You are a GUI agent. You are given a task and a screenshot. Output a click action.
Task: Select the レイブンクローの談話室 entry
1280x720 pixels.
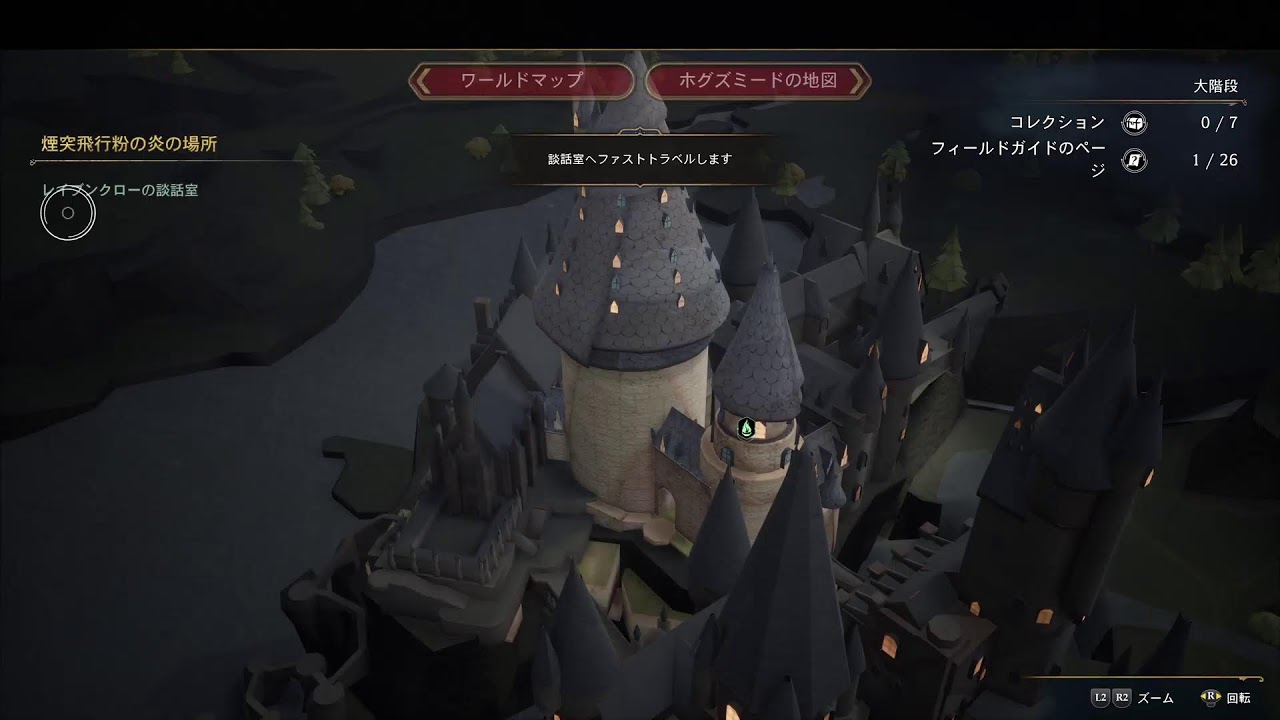tap(120, 190)
